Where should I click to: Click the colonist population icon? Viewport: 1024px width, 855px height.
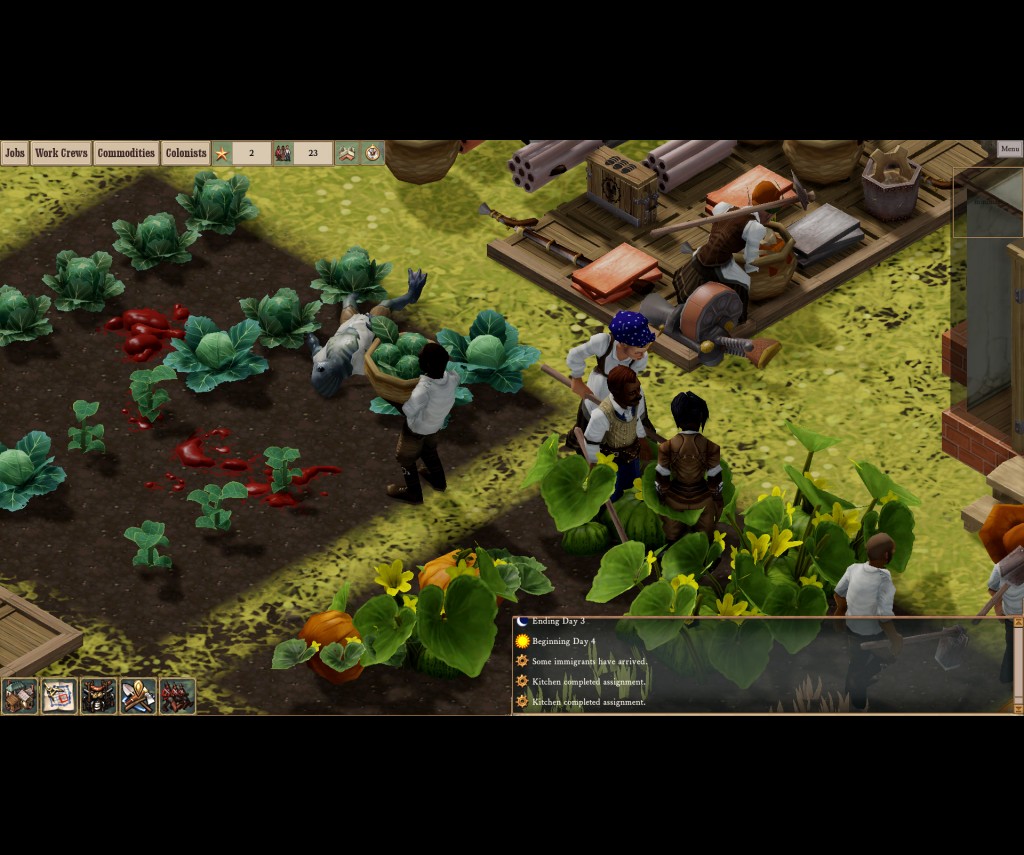coord(283,153)
